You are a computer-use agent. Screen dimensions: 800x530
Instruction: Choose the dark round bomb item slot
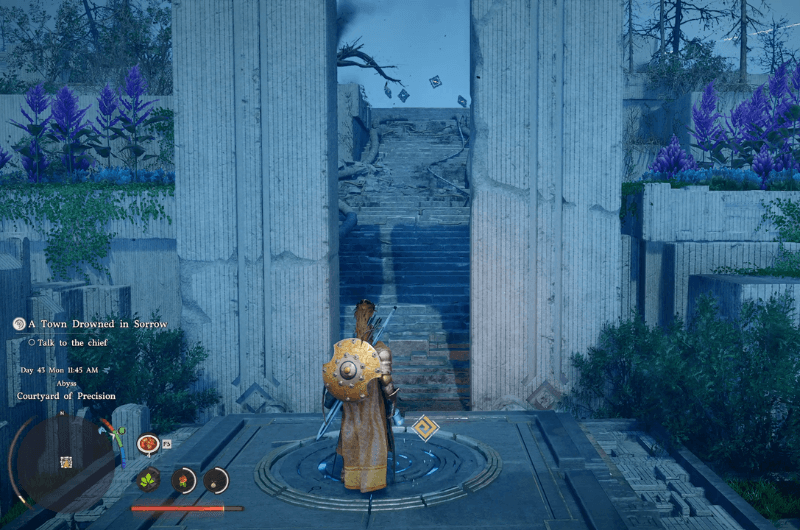click(216, 480)
